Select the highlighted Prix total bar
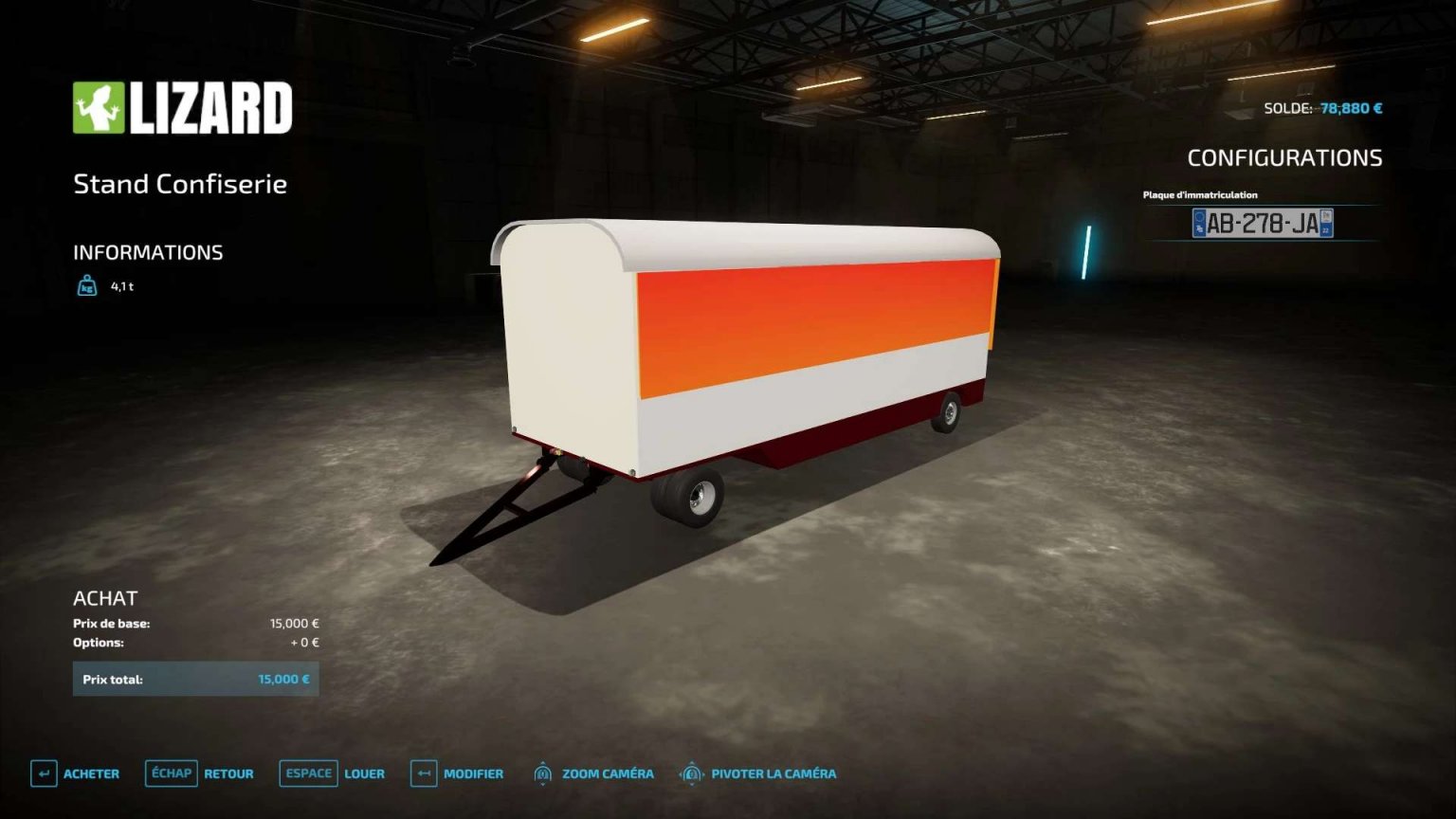The height and width of the screenshot is (819, 1456). click(x=196, y=679)
